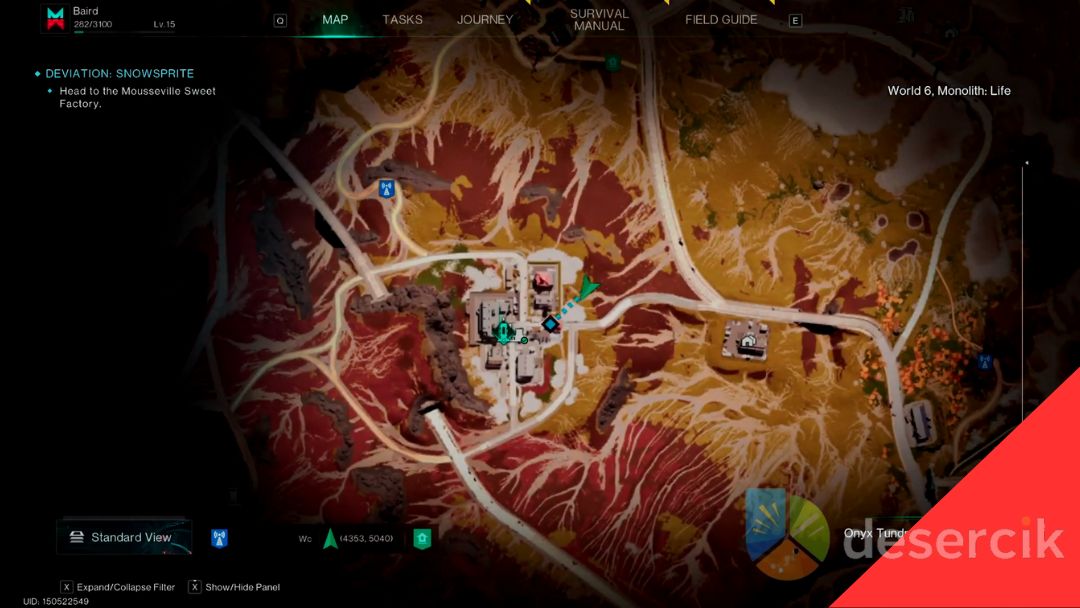
Task: Click Baird's player profile emblem
Action: (56, 18)
